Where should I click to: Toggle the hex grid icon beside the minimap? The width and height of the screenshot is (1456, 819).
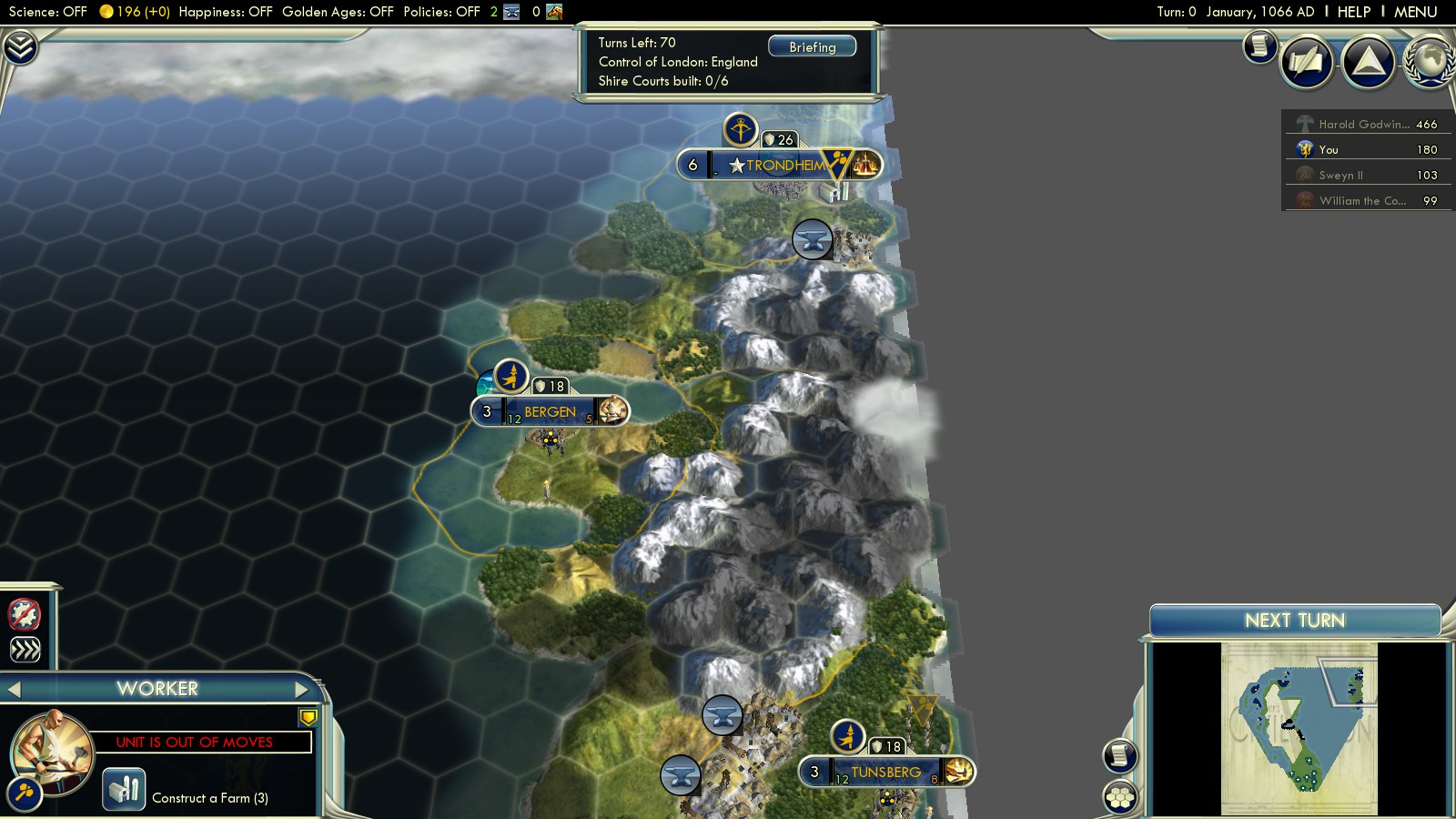click(1120, 797)
